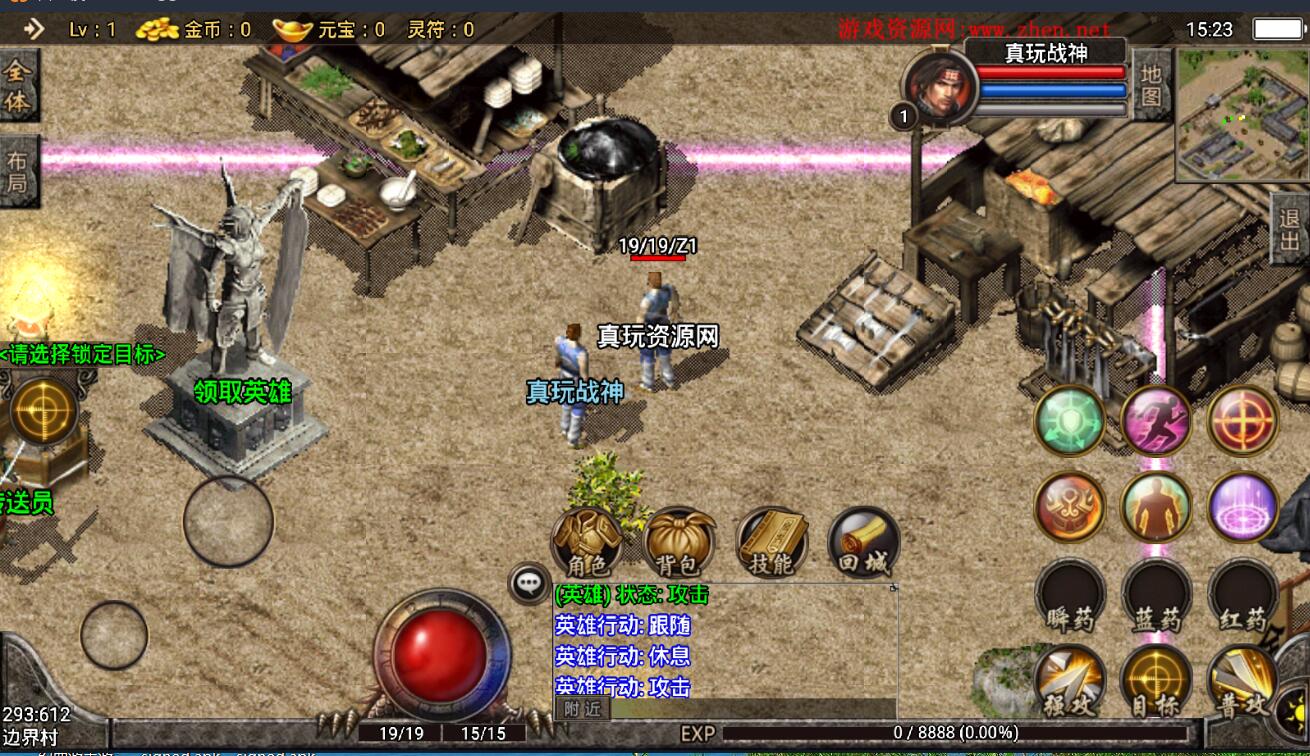This screenshot has height=756, width=1310.
Task: Open the 布局 layout button
Action: 18,170
